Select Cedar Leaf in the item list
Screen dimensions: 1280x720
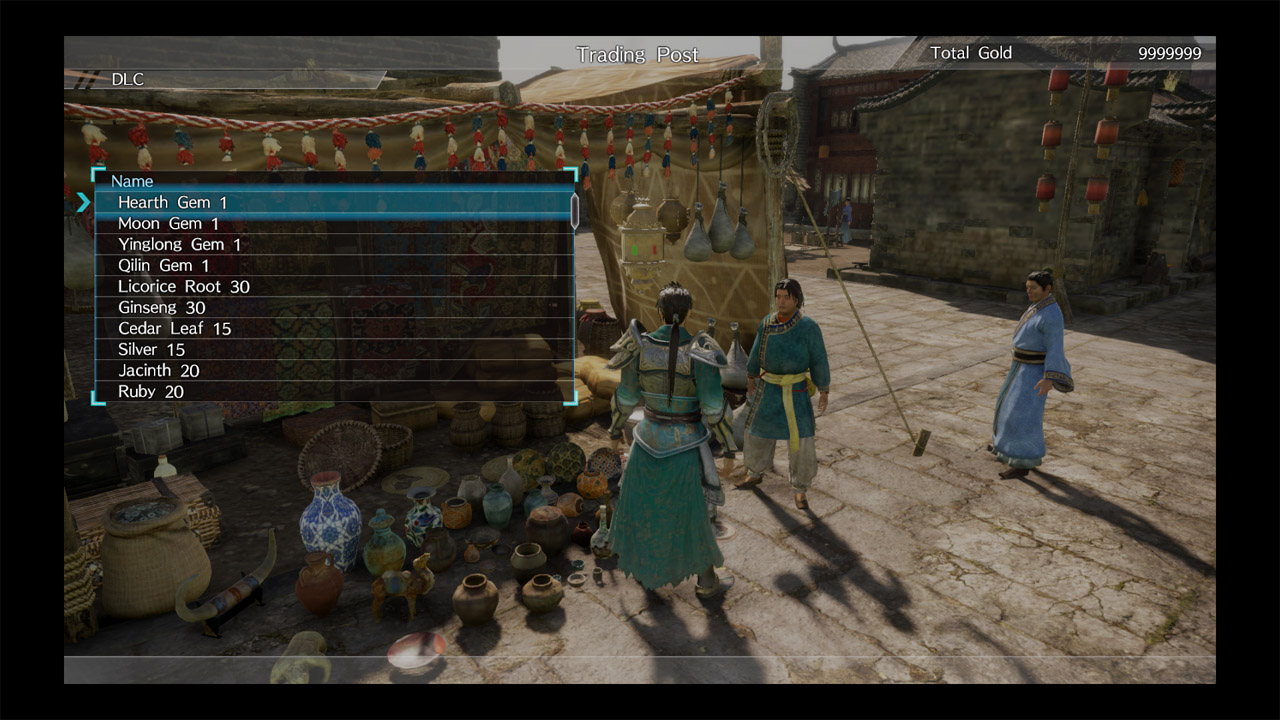[175, 328]
